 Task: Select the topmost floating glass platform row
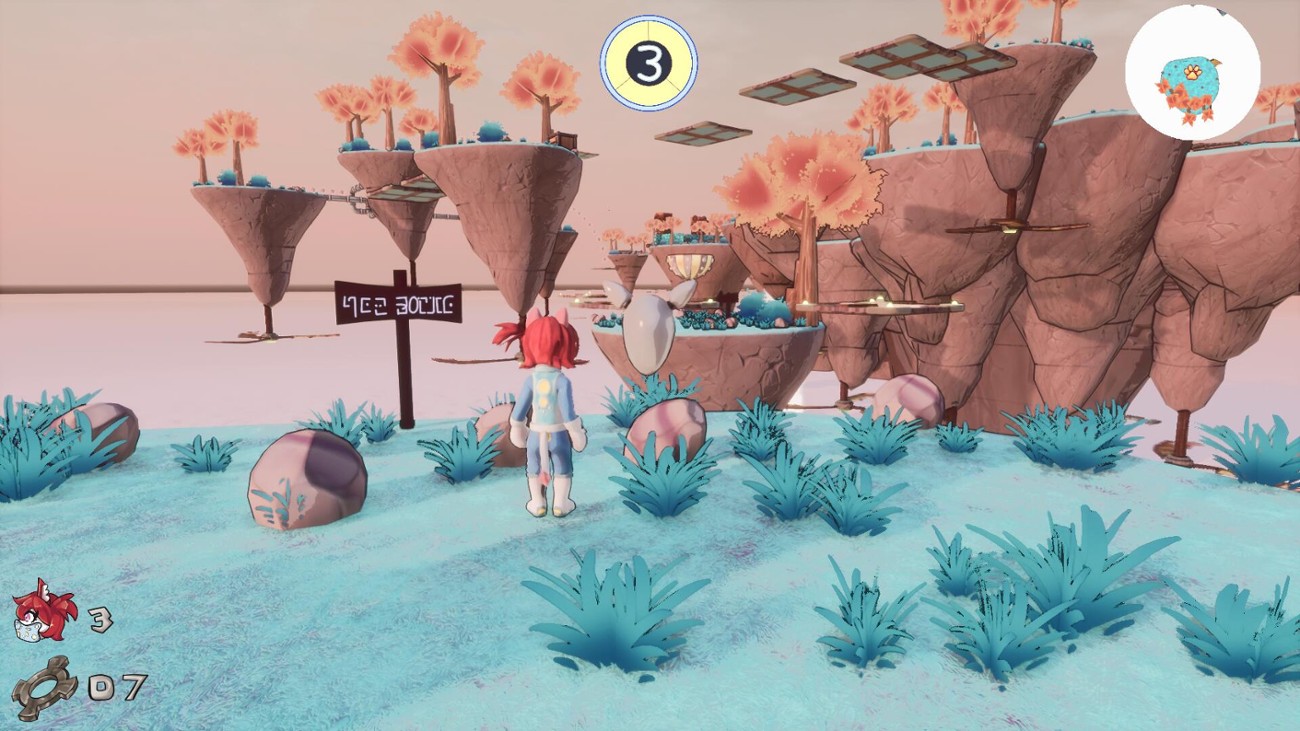pyautogui.click(x=900, y=55)
